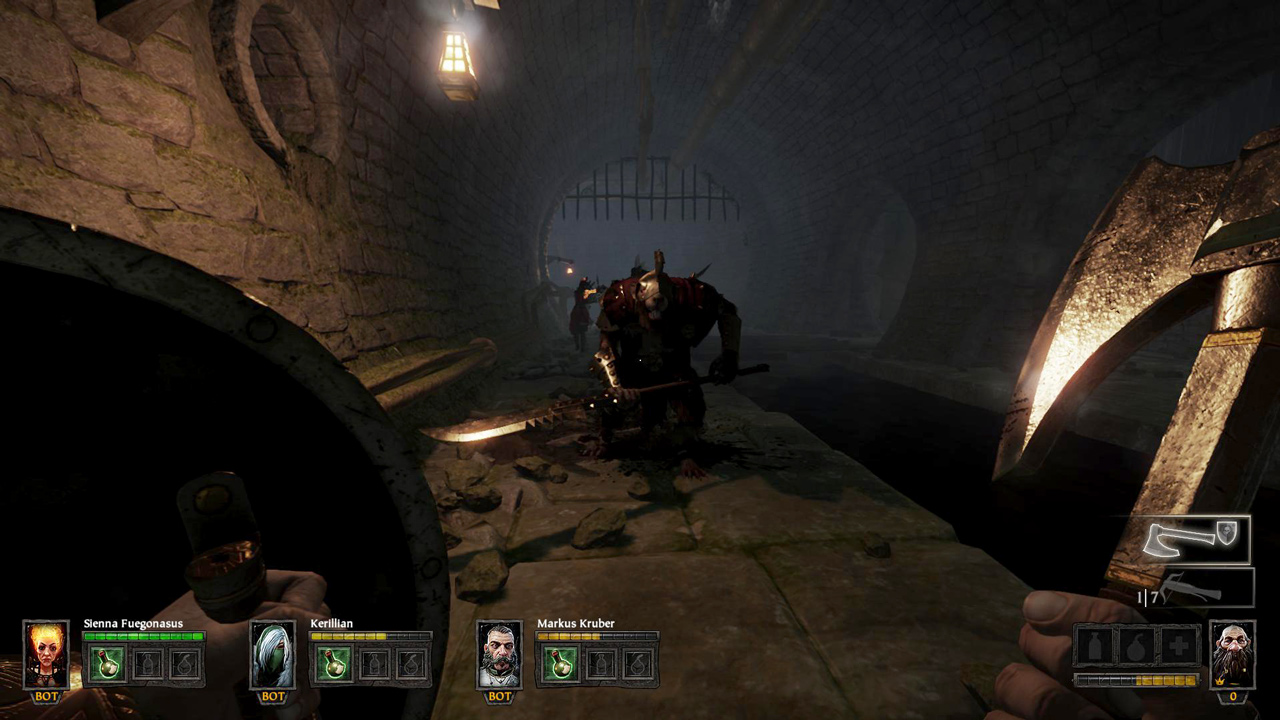Click Markus Kruber's healing flask icon

coord(561,665)
